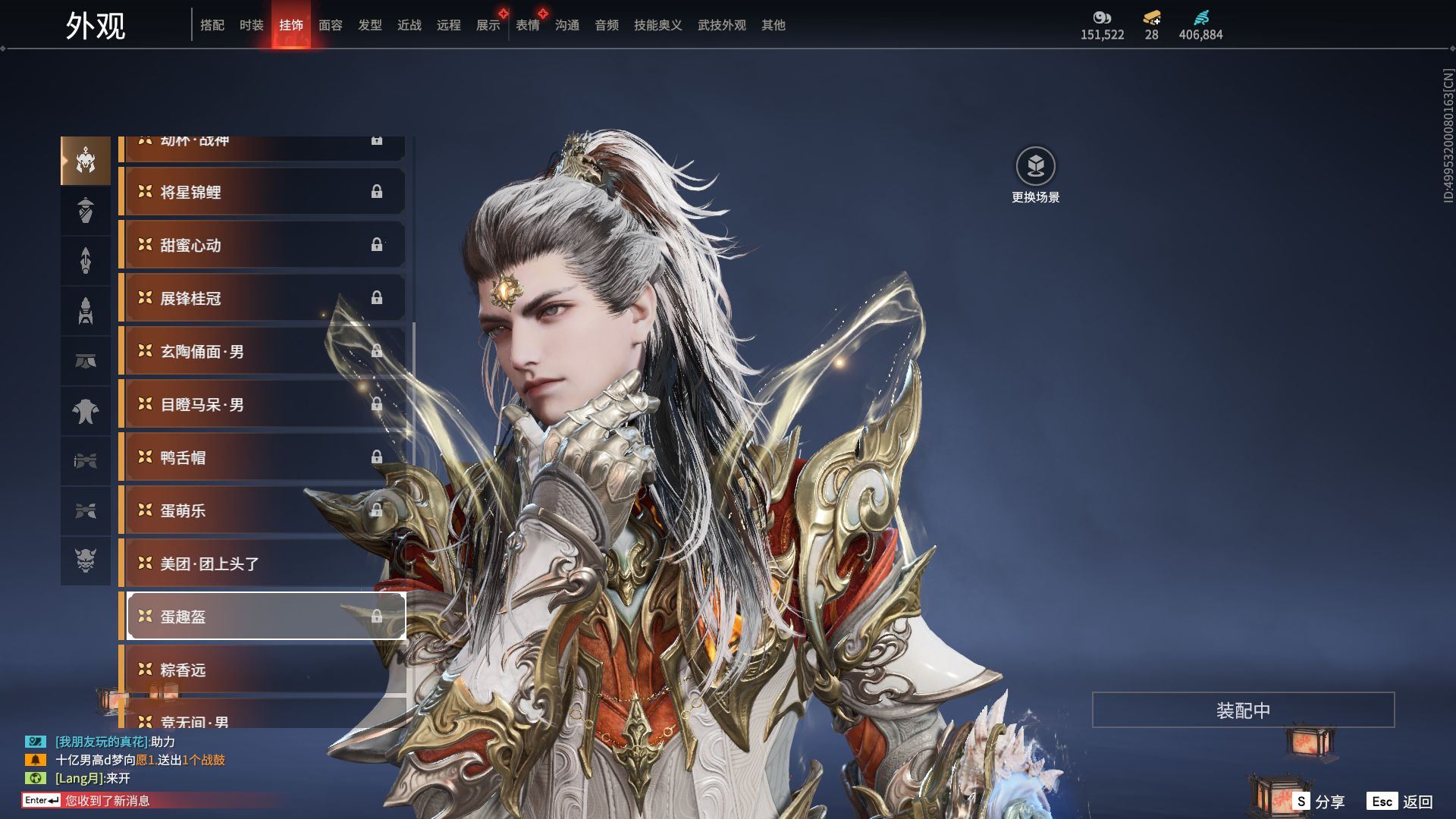
Task: Choose the 将星锦鲤 accessory
Action: (x=262, y=192)
